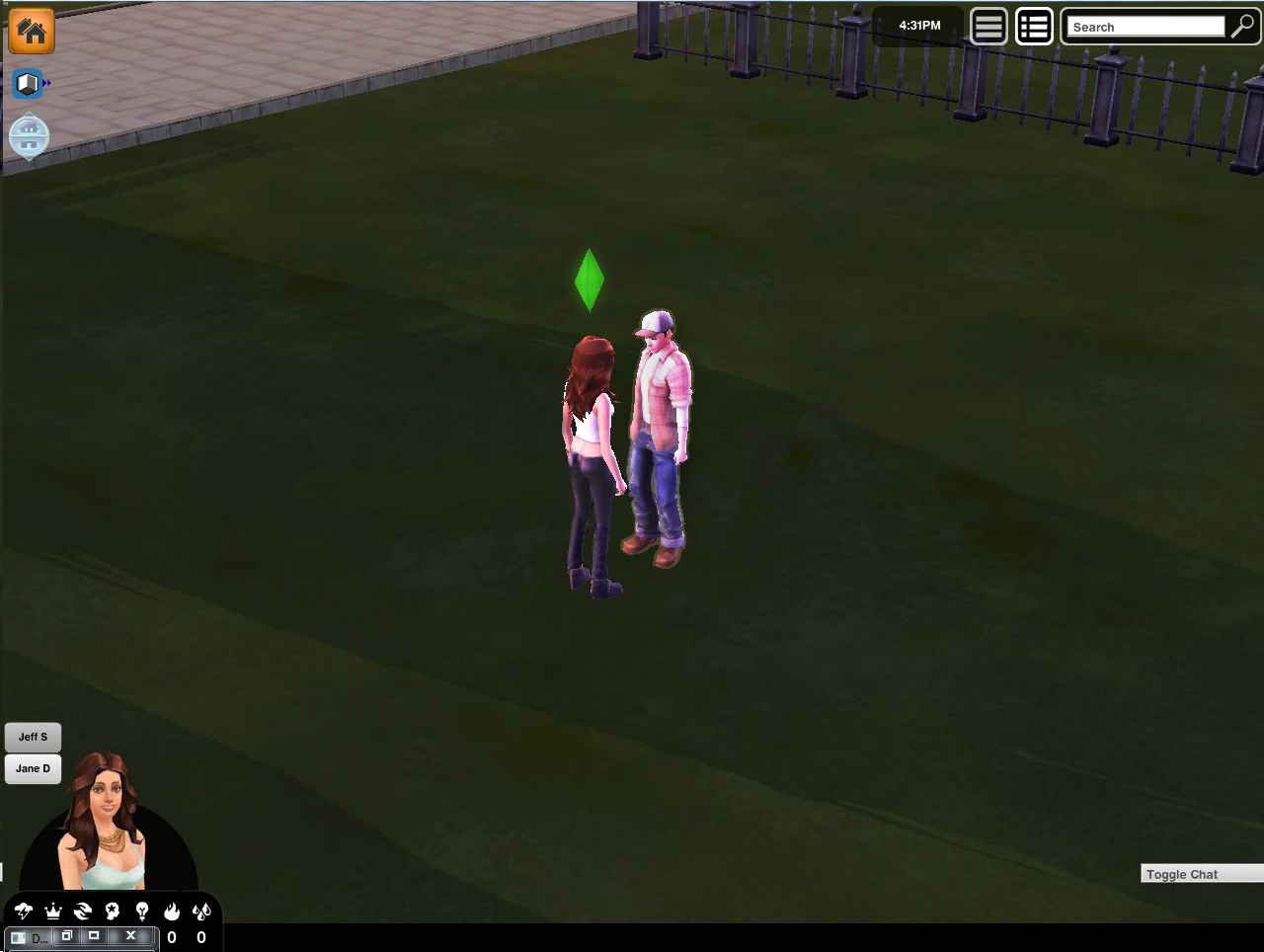This screenshot has height=952, width=1264.
Task: Select the water drops icon
Action: click(x=201, y=911)
